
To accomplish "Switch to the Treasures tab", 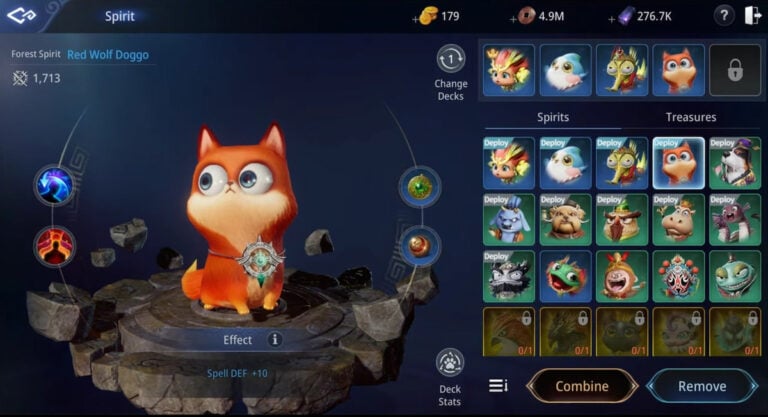I will click(691, 117).
